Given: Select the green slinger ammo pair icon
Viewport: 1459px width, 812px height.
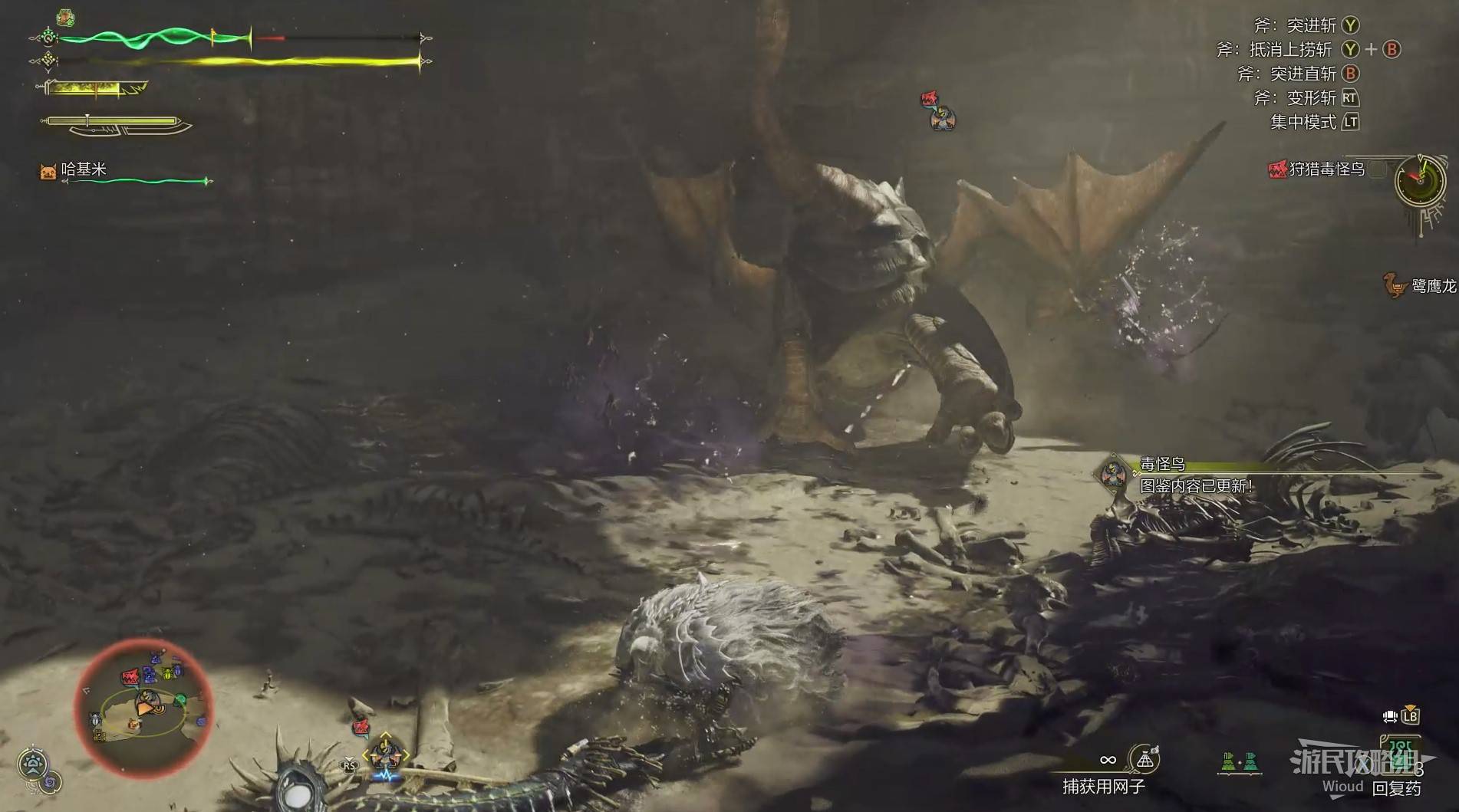Looking at the screenshot, I should (1240, 762).
